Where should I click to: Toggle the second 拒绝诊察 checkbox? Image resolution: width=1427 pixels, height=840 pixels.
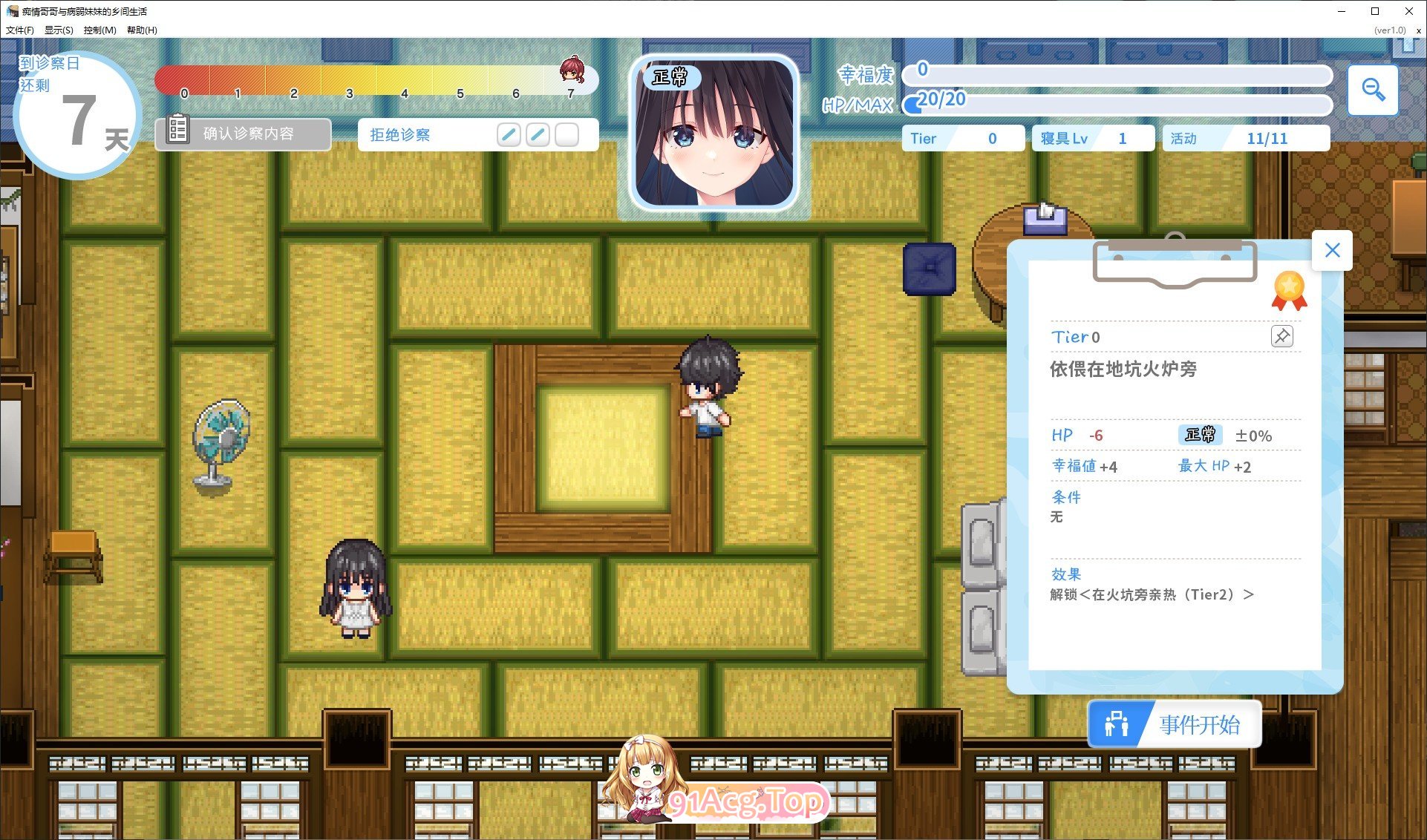[538, 134]
